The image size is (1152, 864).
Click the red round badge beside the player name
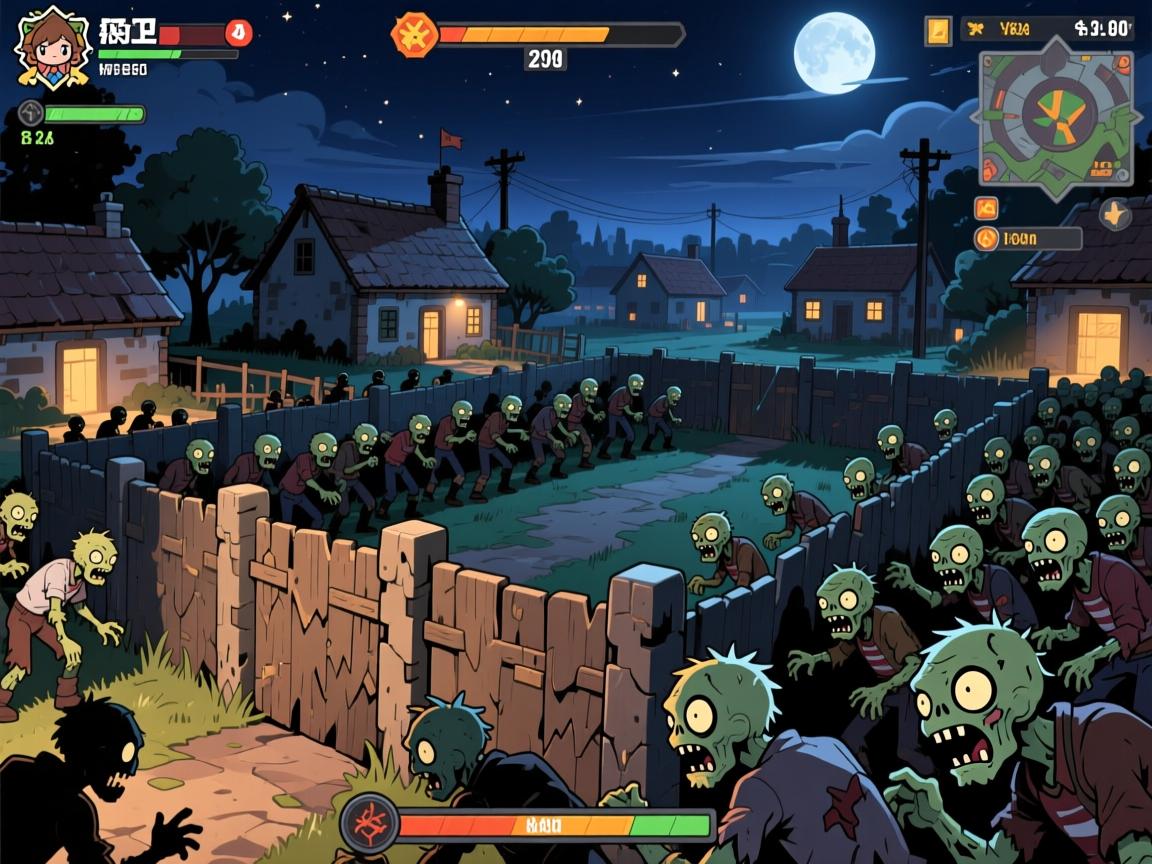tap(238, 33)
